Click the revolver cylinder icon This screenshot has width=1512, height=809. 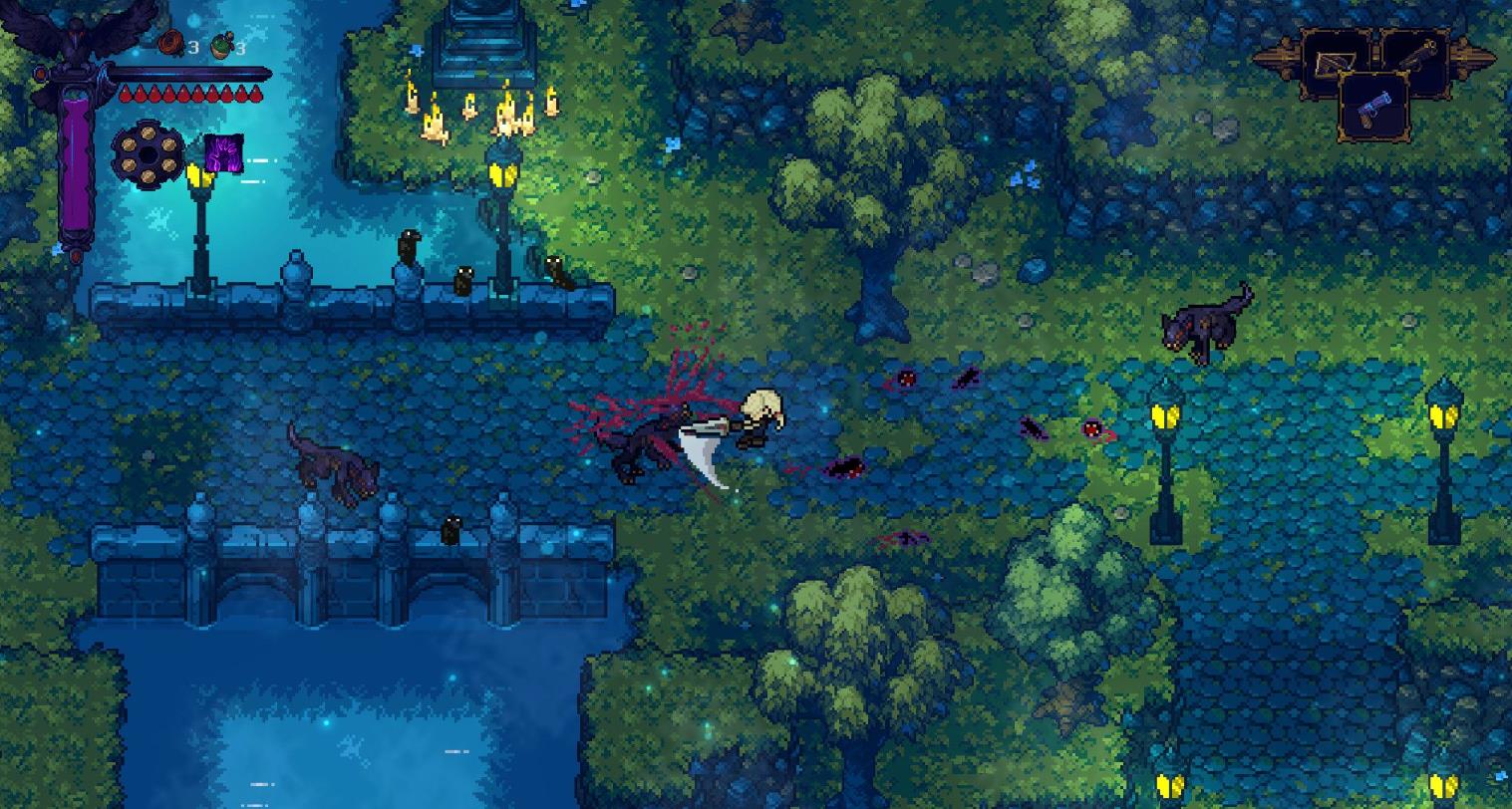[x=148, y=155]
